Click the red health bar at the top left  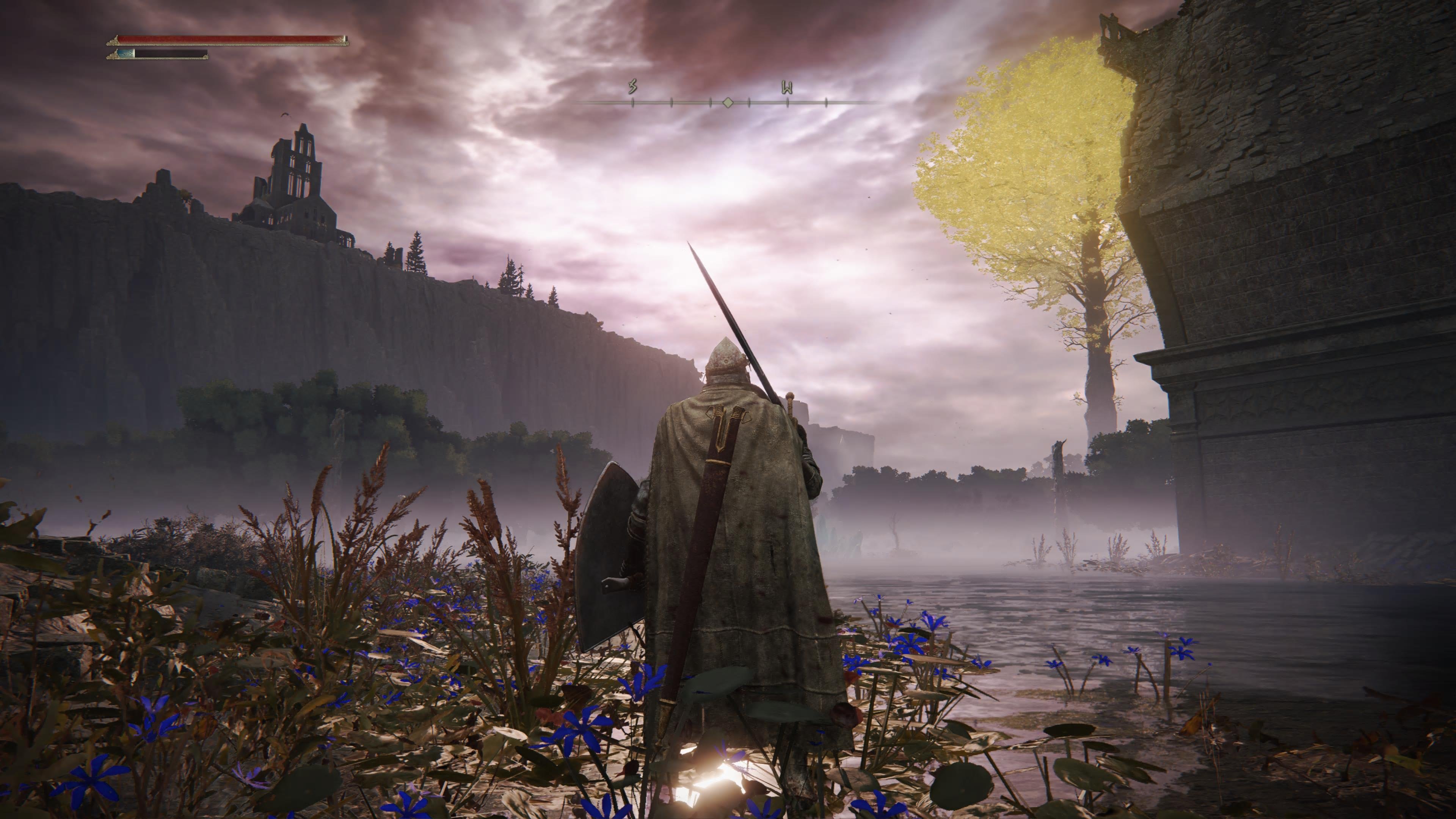(226, 38)
